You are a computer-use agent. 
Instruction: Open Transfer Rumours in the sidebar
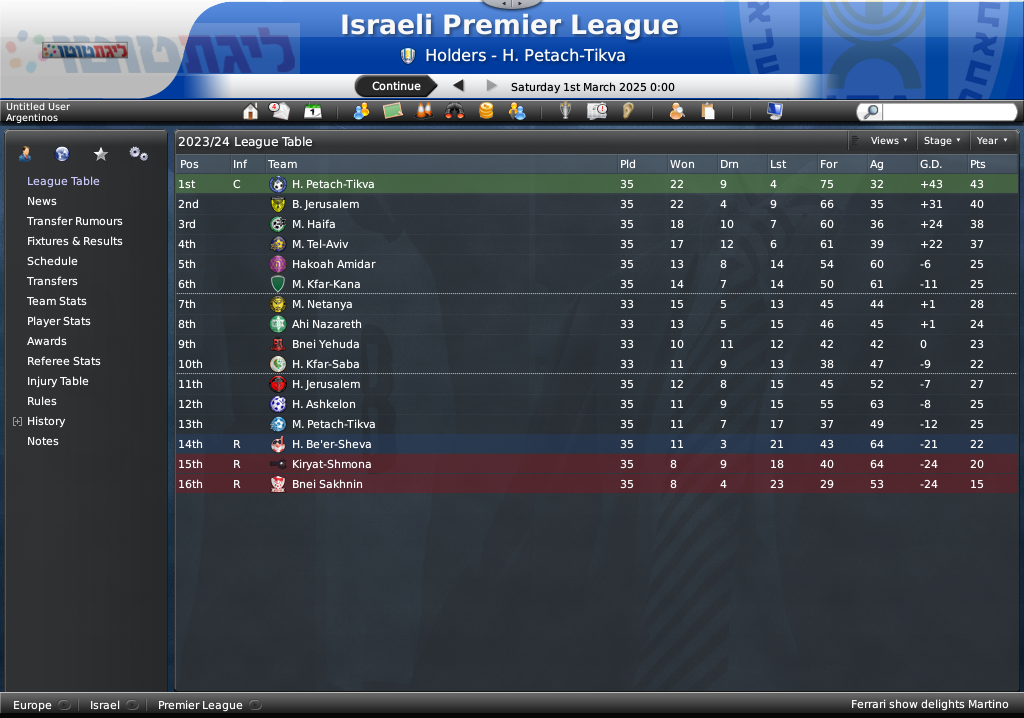[x=74, y=221]
